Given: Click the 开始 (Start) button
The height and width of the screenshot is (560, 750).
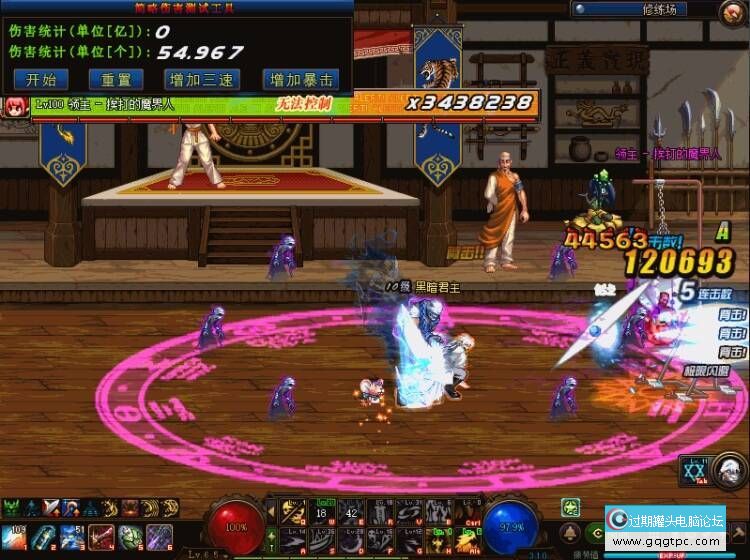Looking at the screenshot, I should click(41, 80).
